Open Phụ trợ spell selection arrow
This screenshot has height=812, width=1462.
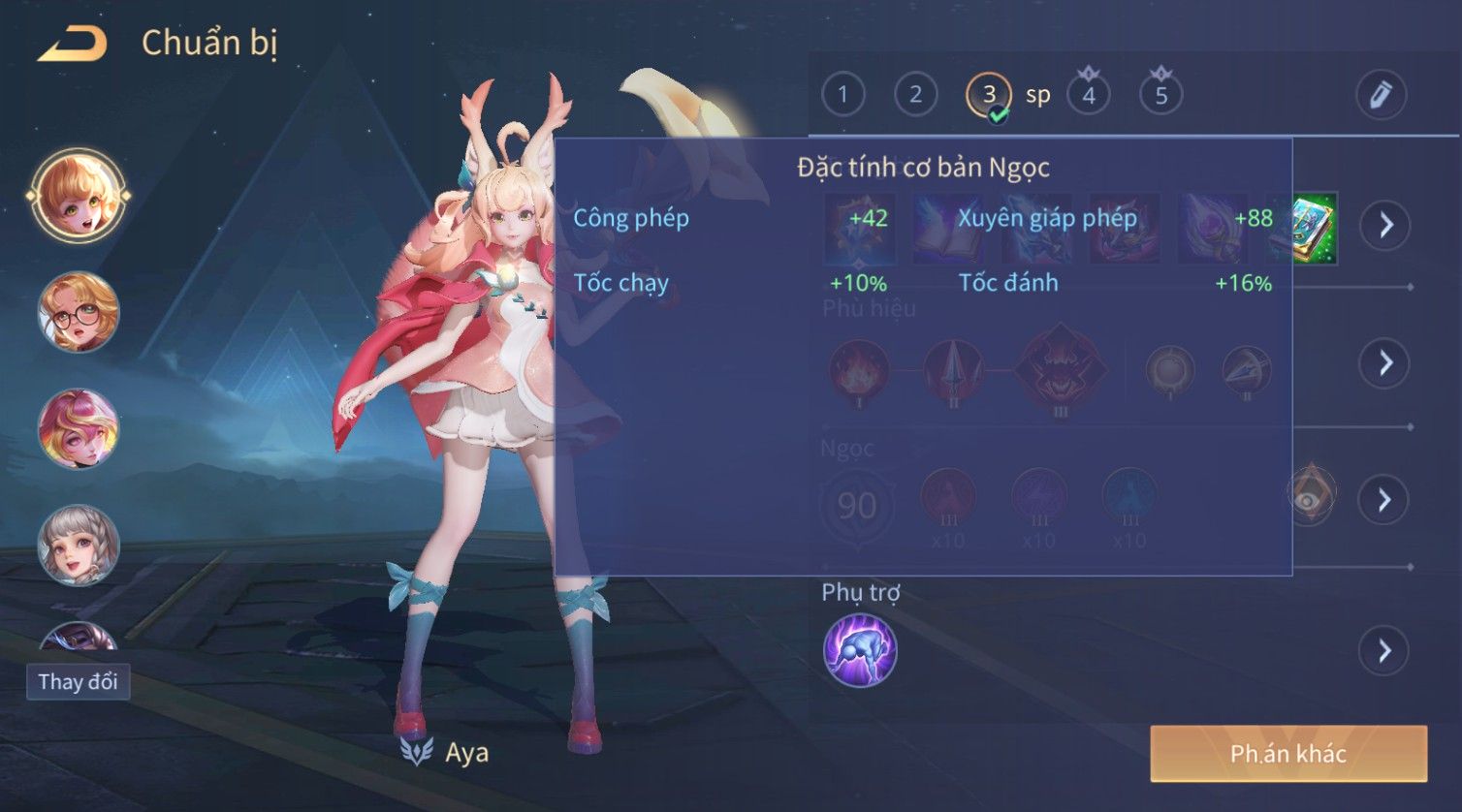[1384, 651]
